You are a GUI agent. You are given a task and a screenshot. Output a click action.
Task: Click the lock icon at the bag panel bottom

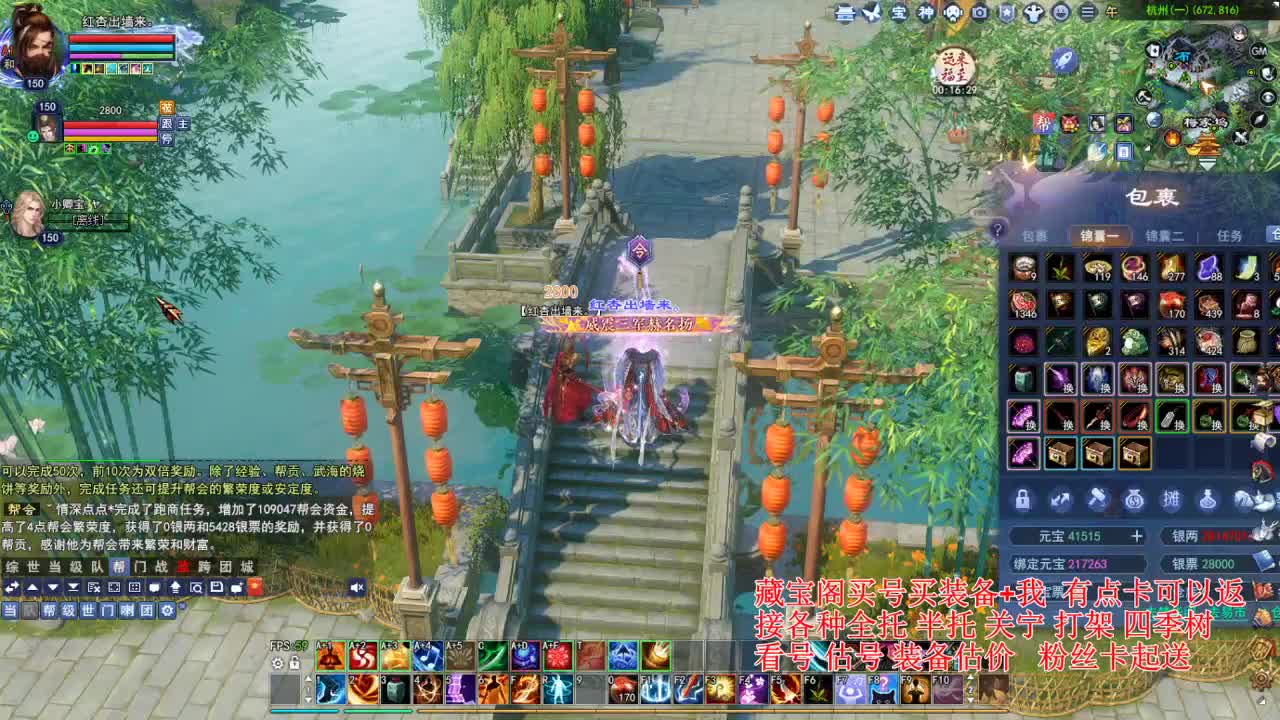pos(1021,500)
